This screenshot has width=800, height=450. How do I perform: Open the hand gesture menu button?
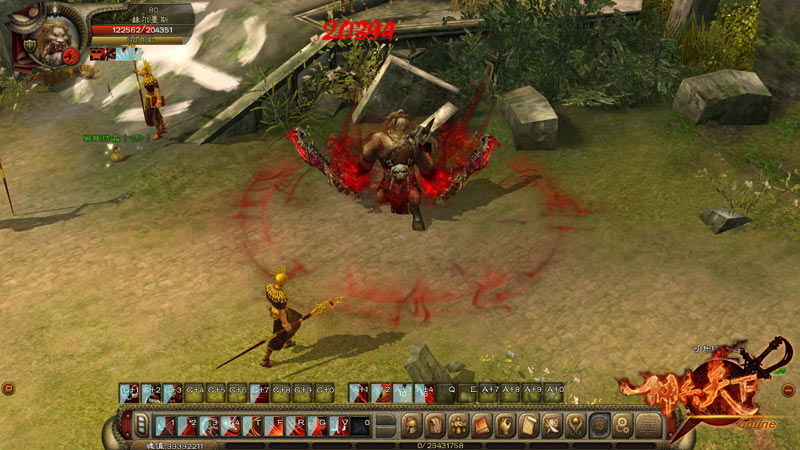(505, 425)
